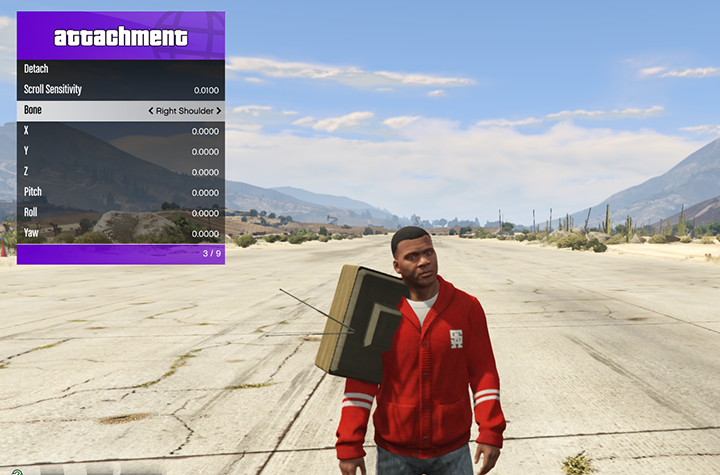Cycle Bone to next with right arrow
Viewport: 720px width, 475px height.
click(218, 111)
